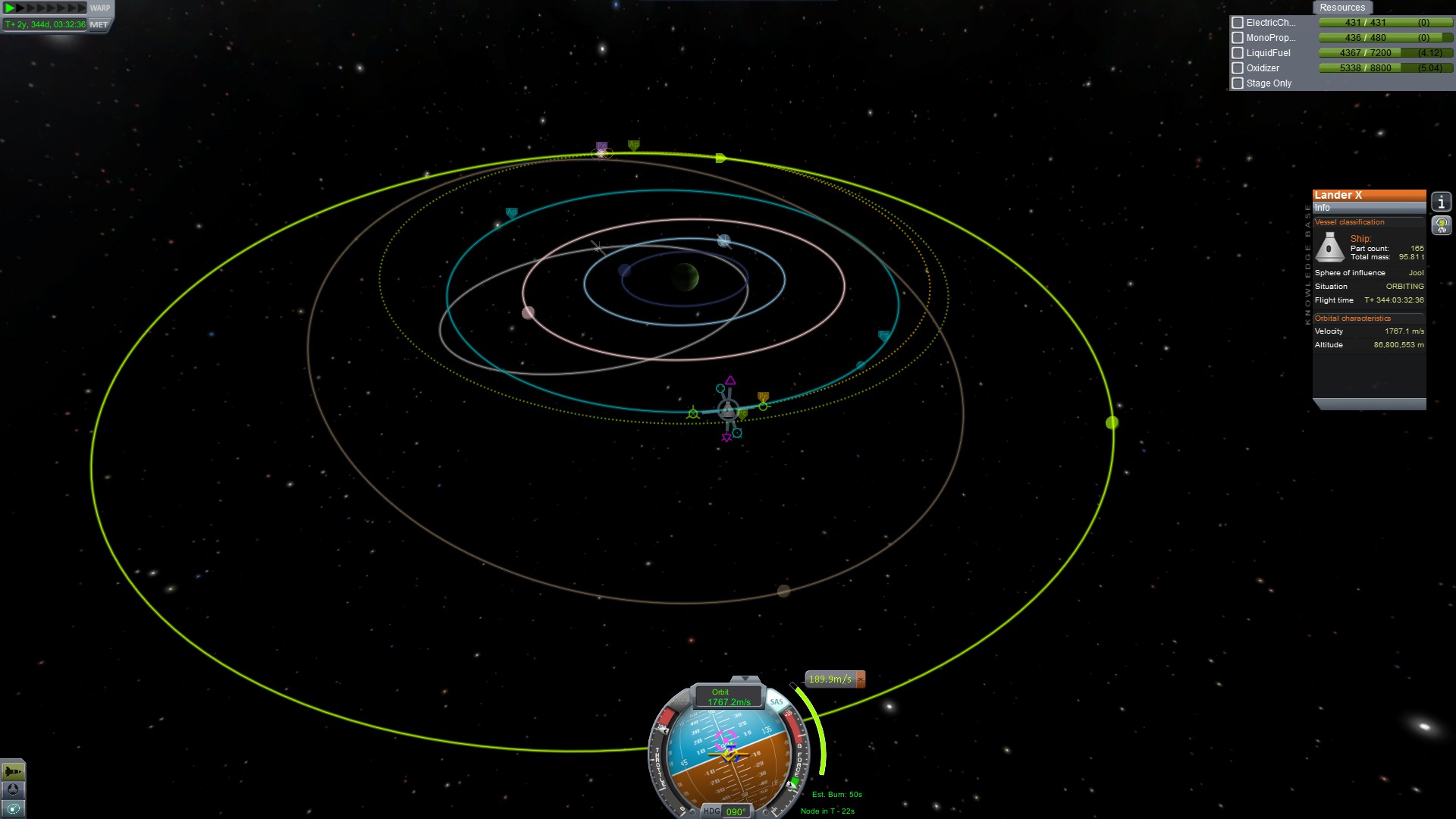Open the crew panel below the info button
The height and width of the screenshot is (819, 1456).
click(1441, 225)
